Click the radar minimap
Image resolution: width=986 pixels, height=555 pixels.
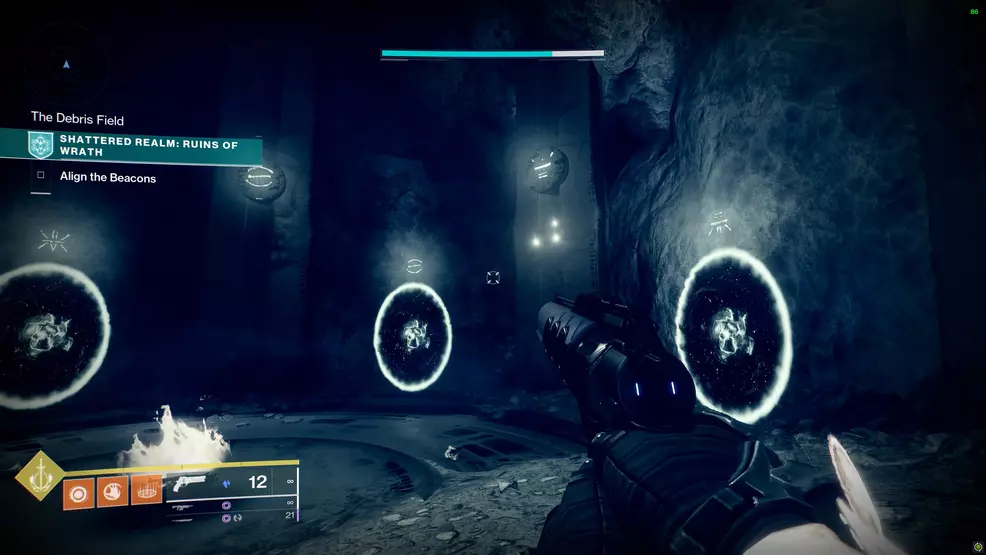coord(66,65)
